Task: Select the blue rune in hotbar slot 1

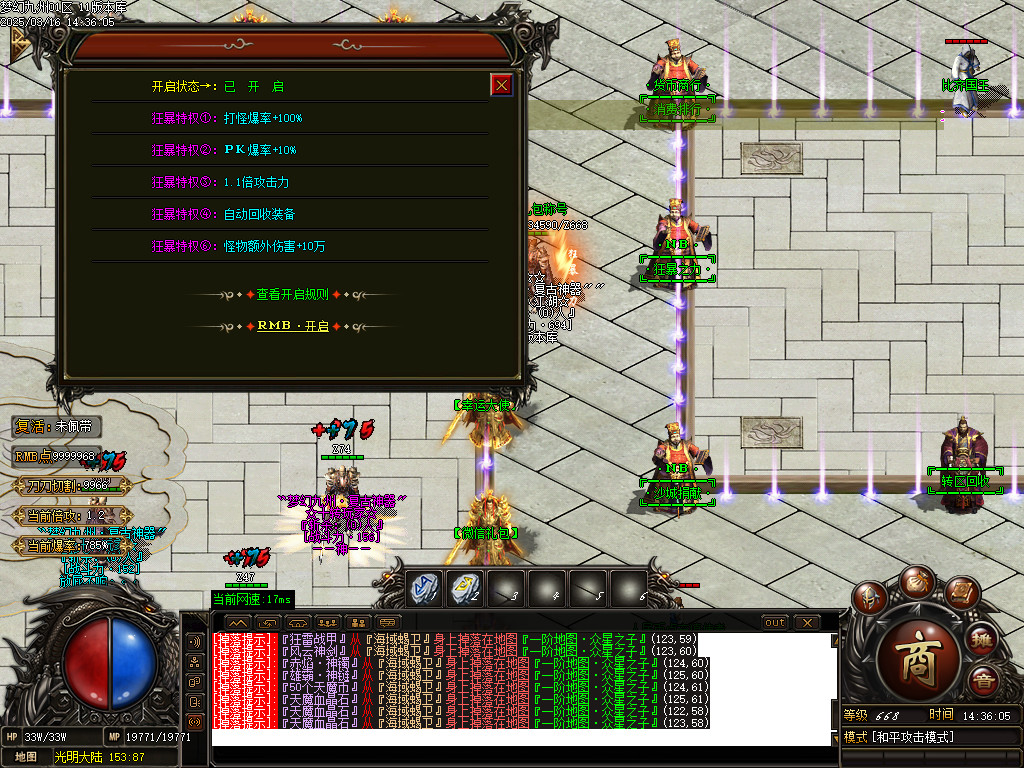Action: (426, 588)
